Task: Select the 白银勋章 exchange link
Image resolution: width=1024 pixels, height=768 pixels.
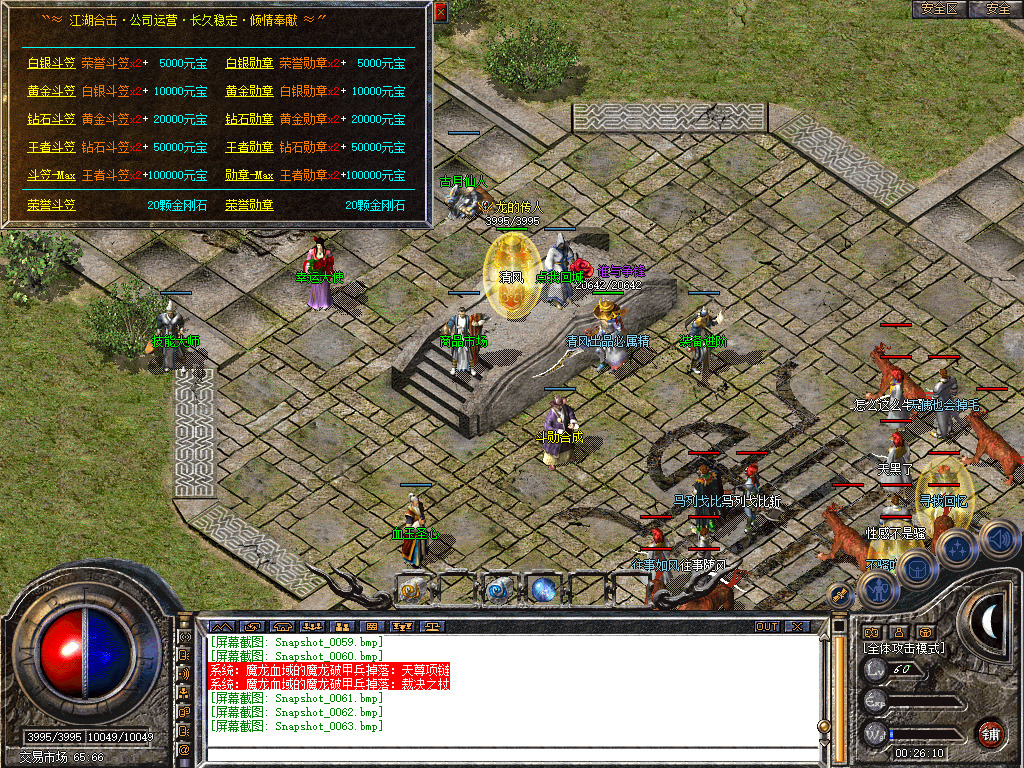Action: (249, 63)
